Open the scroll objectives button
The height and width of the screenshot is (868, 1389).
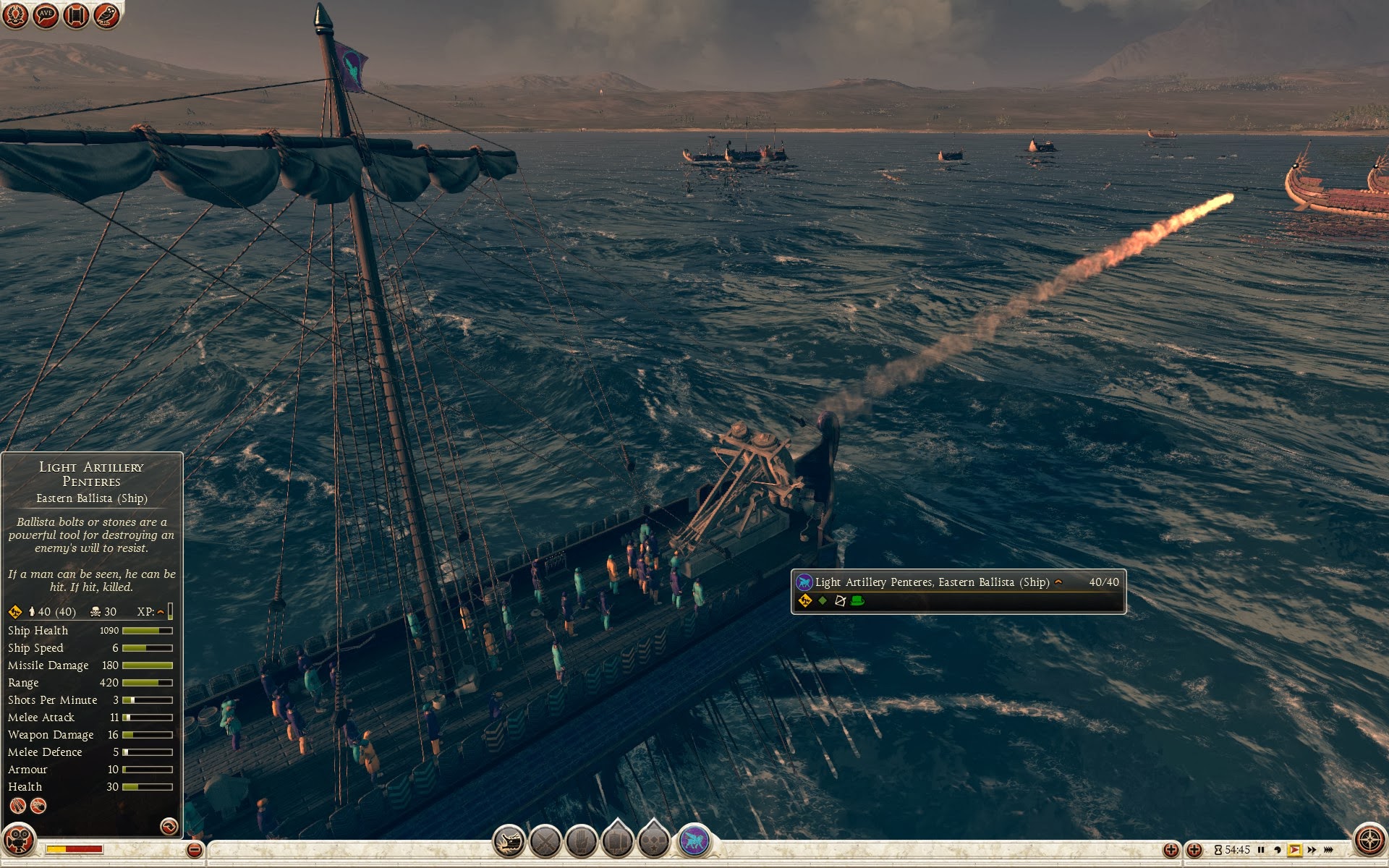(76, 14)
